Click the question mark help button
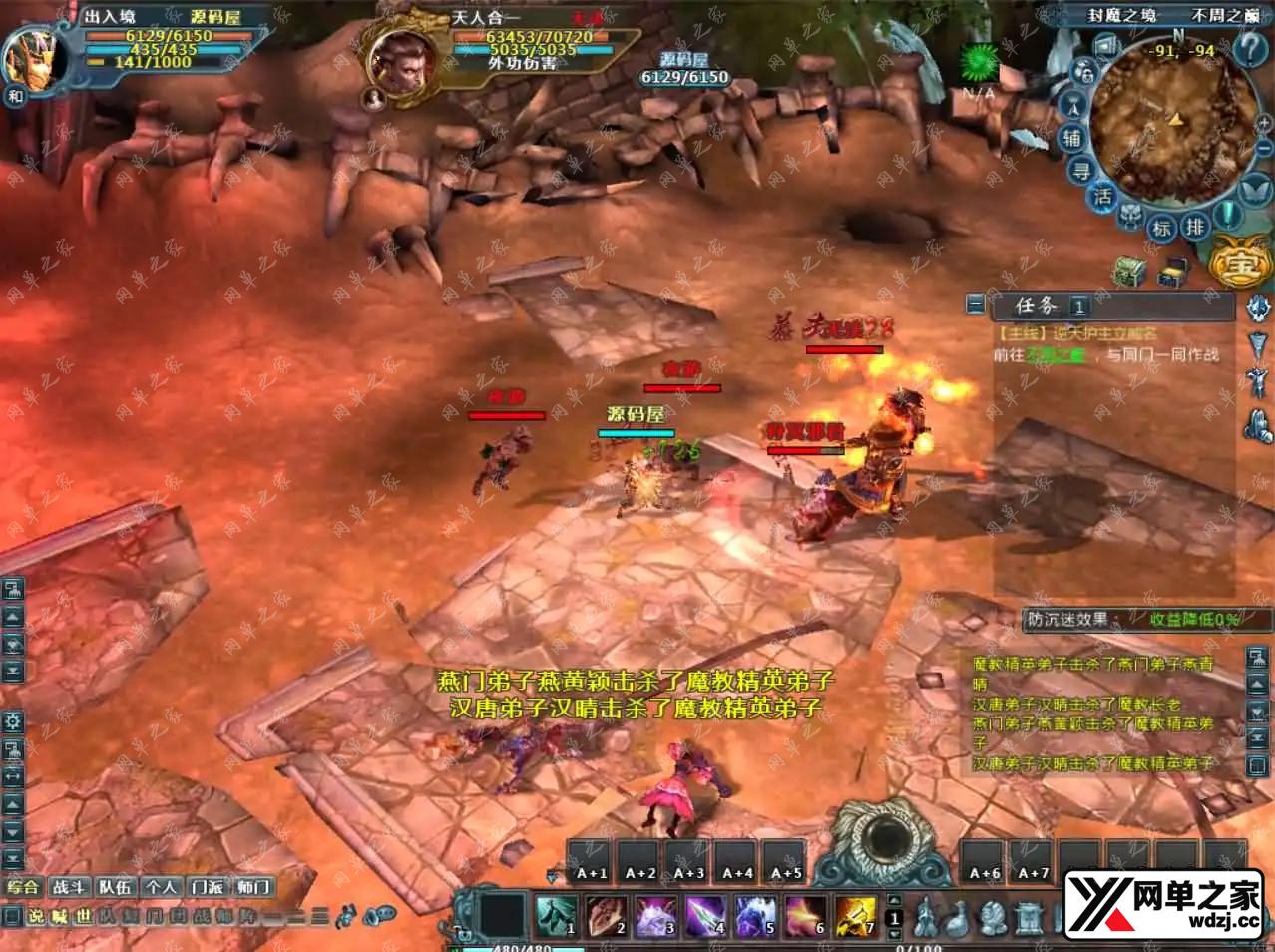1275x952 pixels. coord(1249,48)
